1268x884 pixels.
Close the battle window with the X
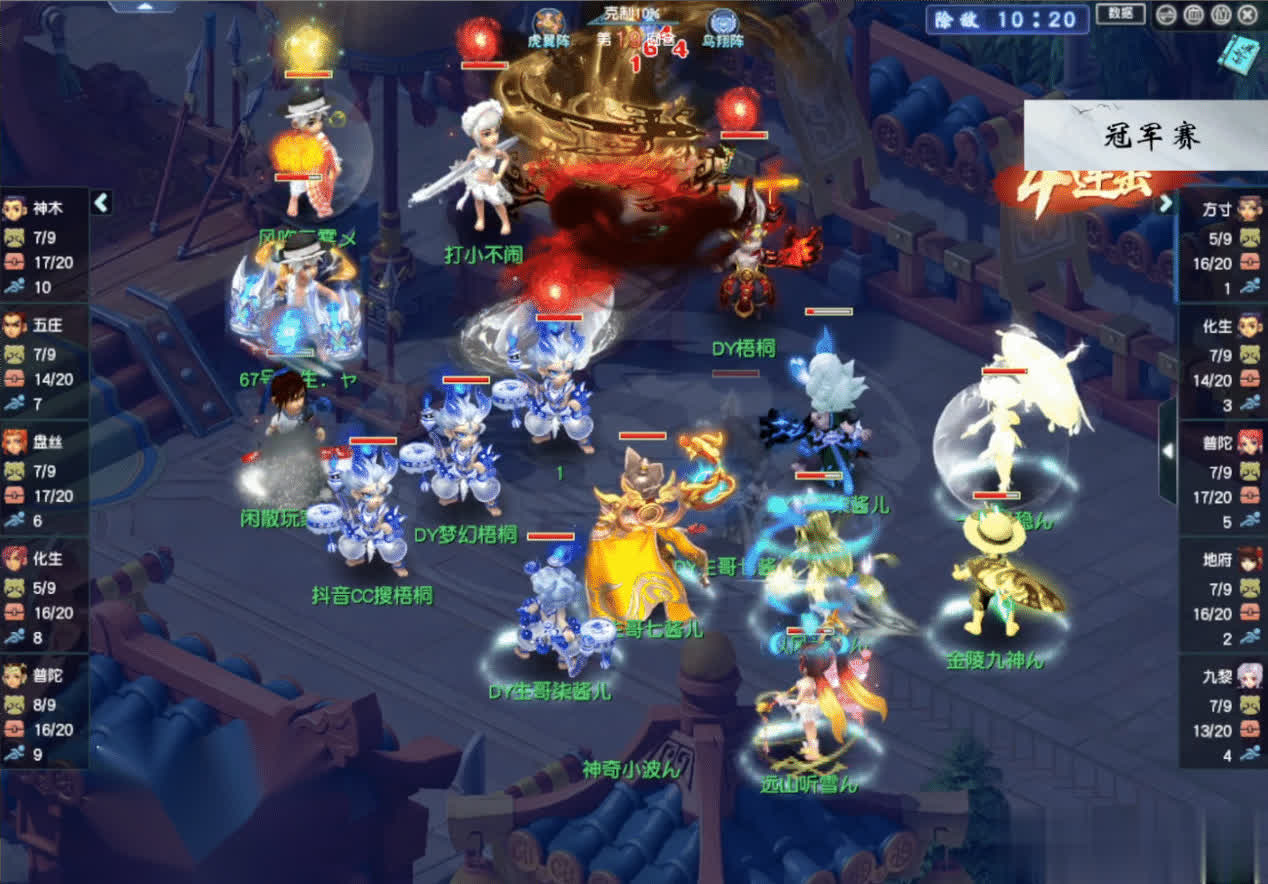pyautogui.click(x=1247, y=14)
